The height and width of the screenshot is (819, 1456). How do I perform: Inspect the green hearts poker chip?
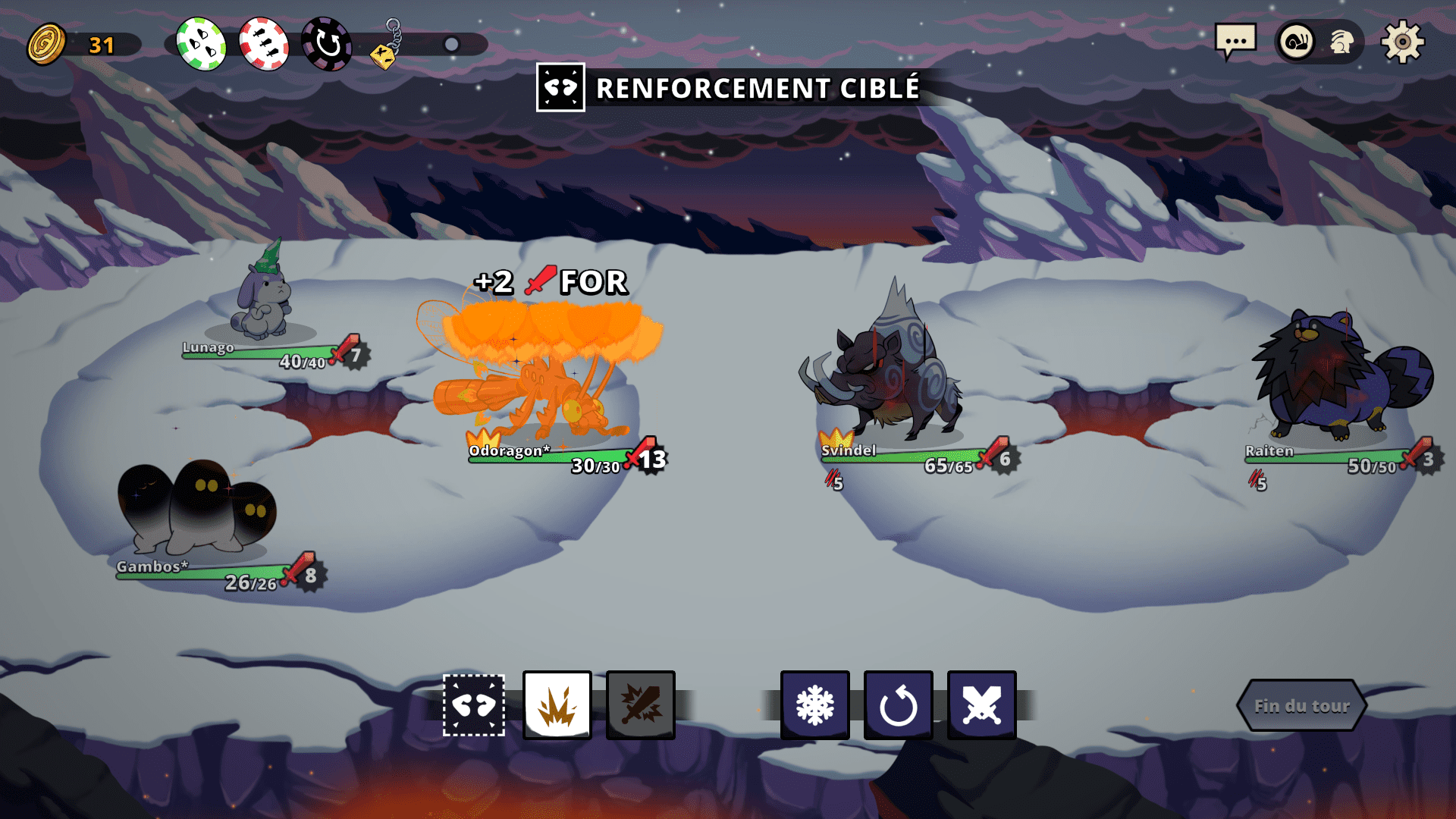pyautogui.click(x=201, y=44)
